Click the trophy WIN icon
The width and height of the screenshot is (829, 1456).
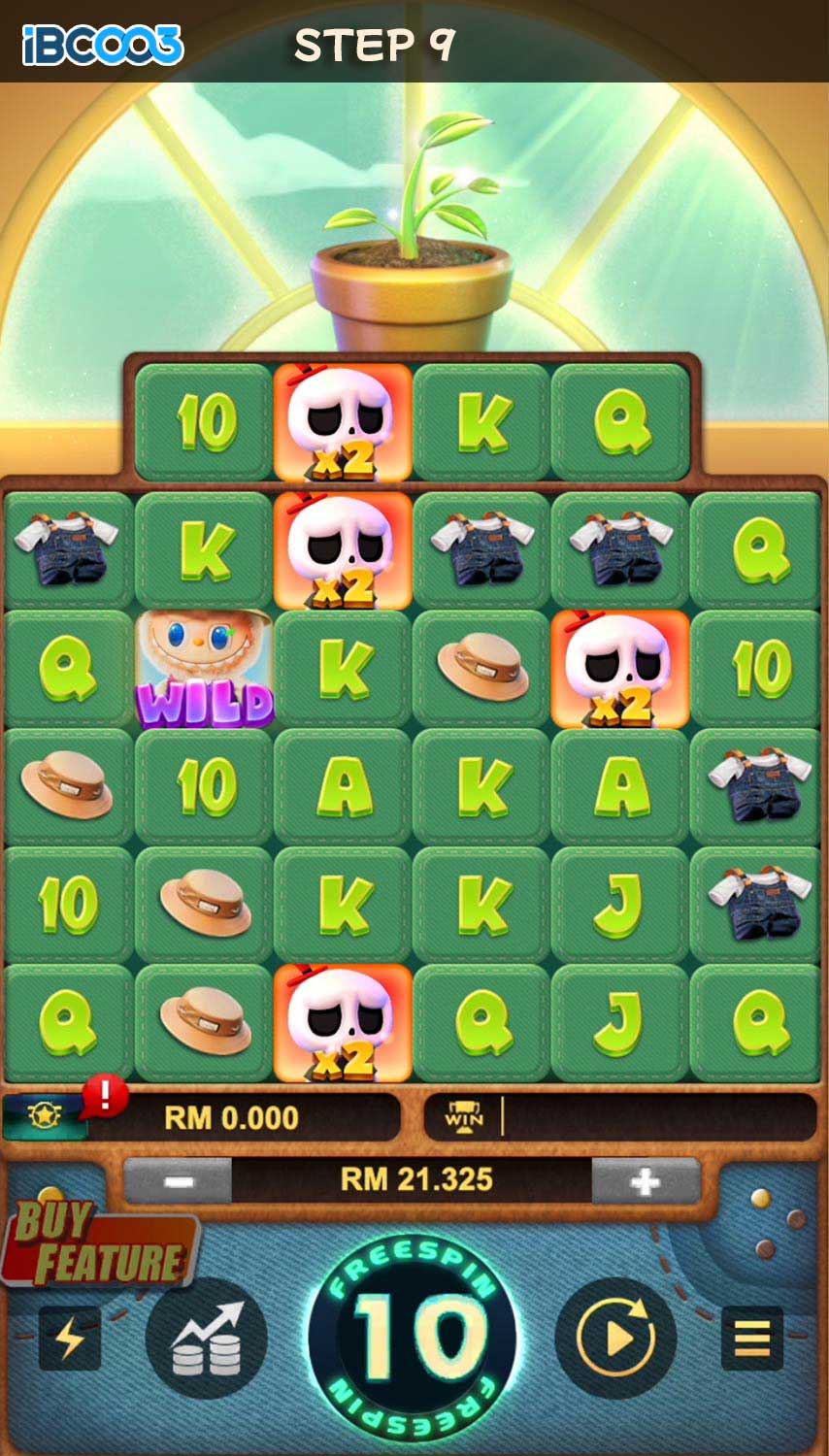tap(464, 1117)
